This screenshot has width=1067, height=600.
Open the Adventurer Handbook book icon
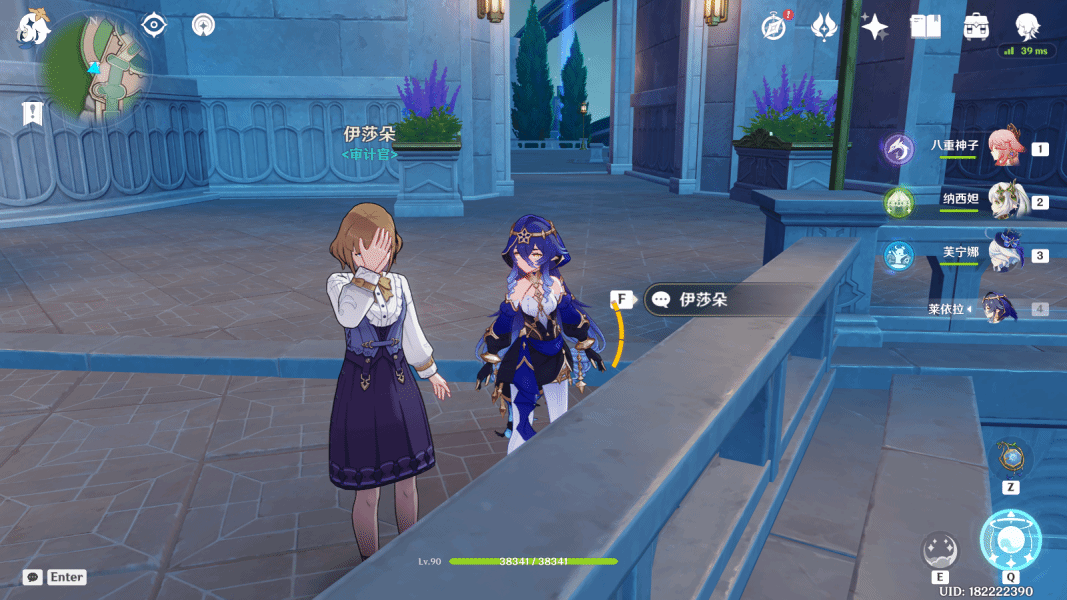coord(925,27)
